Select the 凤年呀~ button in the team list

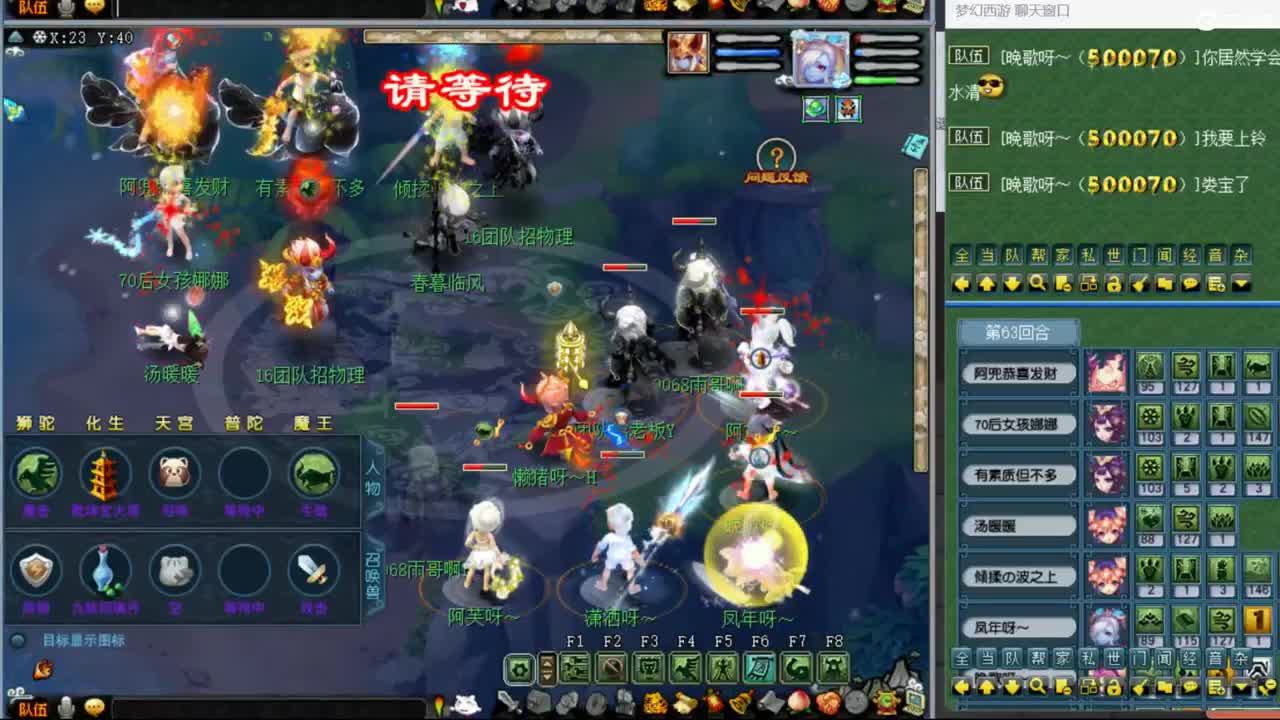pos(1017,626)
